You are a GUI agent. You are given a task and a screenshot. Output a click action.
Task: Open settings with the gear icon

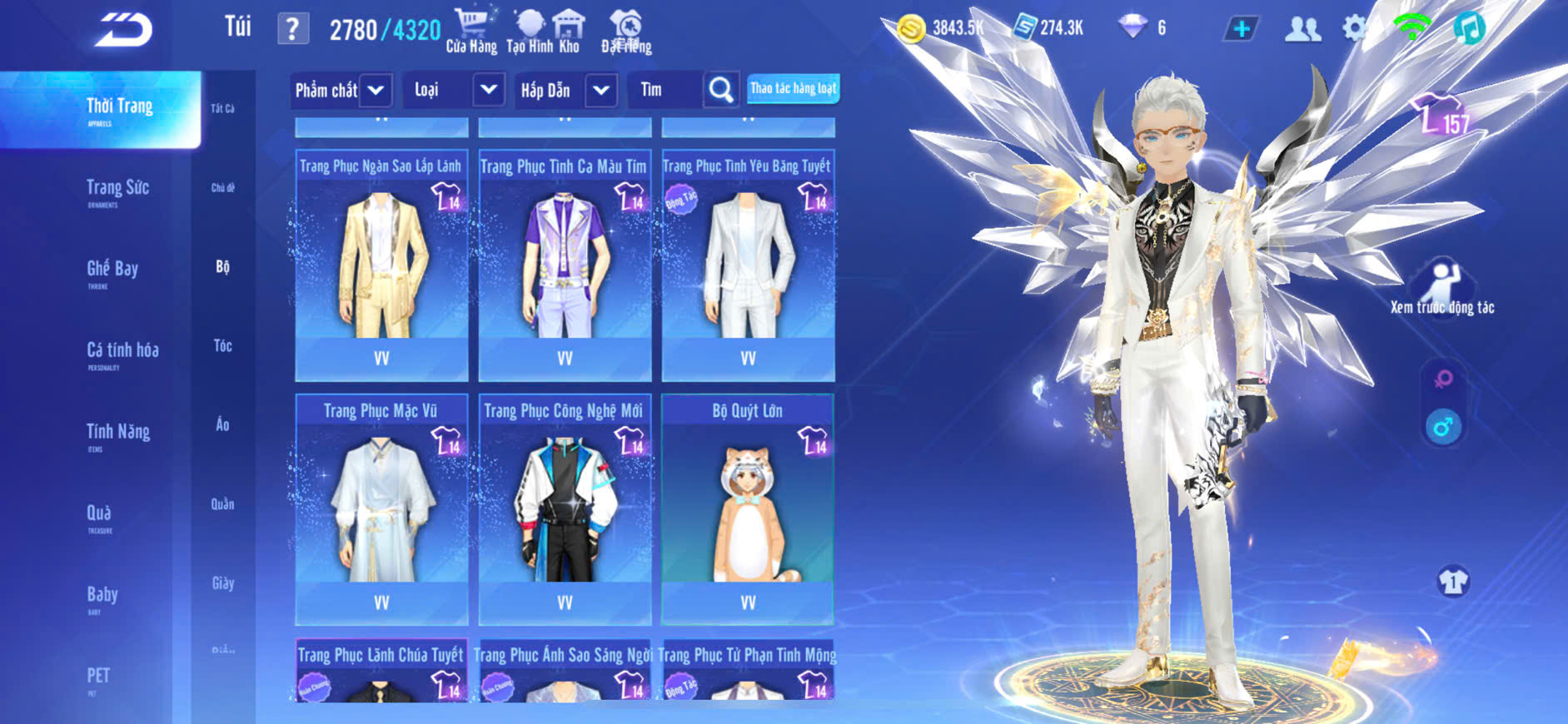(1354, 28)
